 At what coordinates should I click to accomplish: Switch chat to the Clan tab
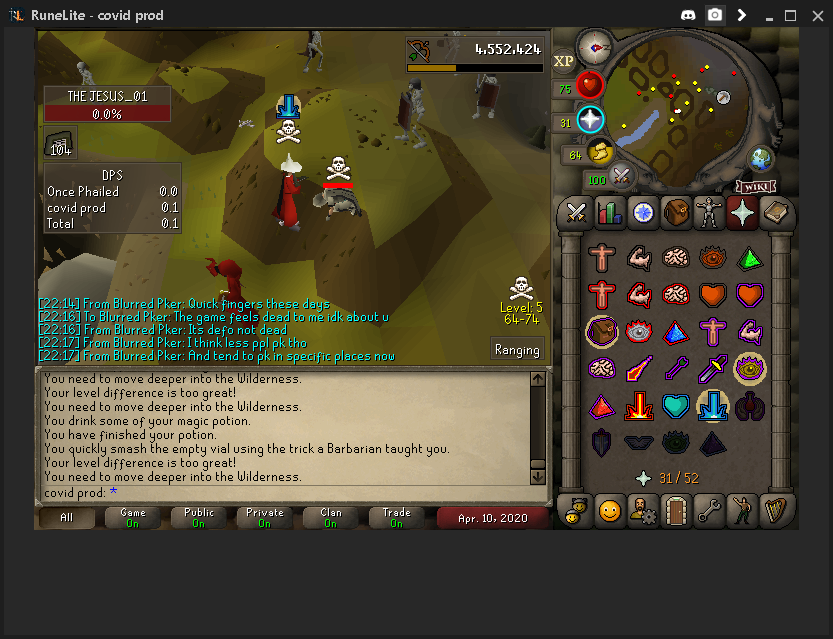pyautogui.click(x=330, y=517)
